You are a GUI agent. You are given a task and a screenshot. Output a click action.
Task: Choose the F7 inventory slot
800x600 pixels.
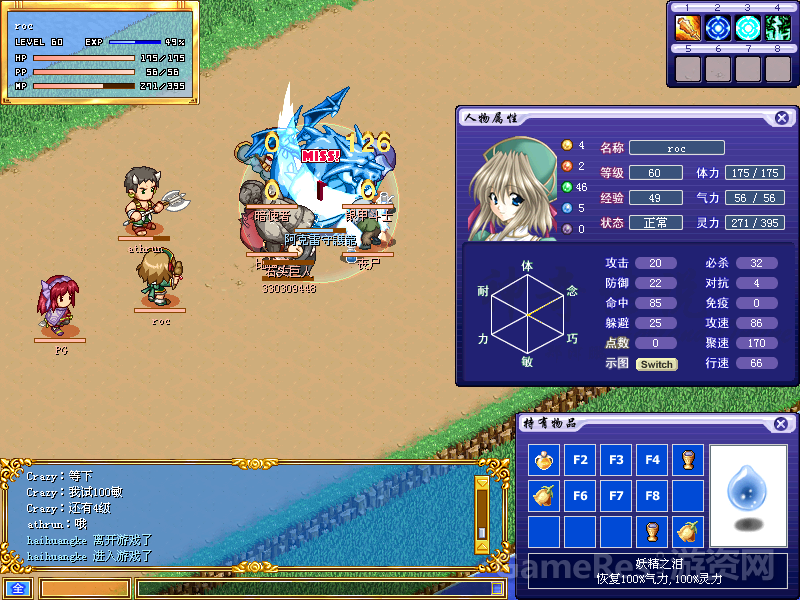616,496
